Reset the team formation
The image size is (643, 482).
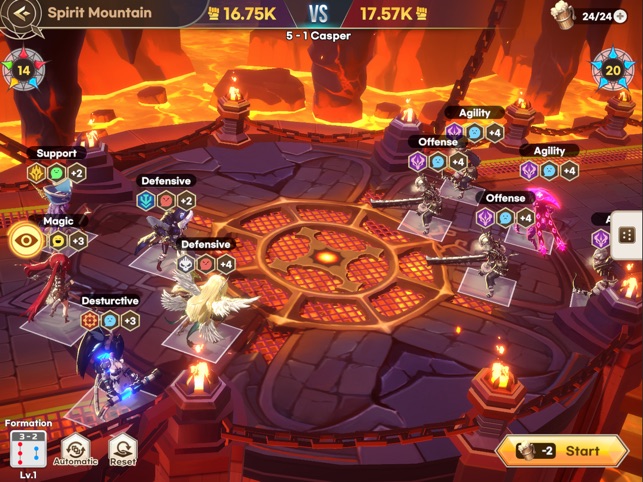coord(122,451)
